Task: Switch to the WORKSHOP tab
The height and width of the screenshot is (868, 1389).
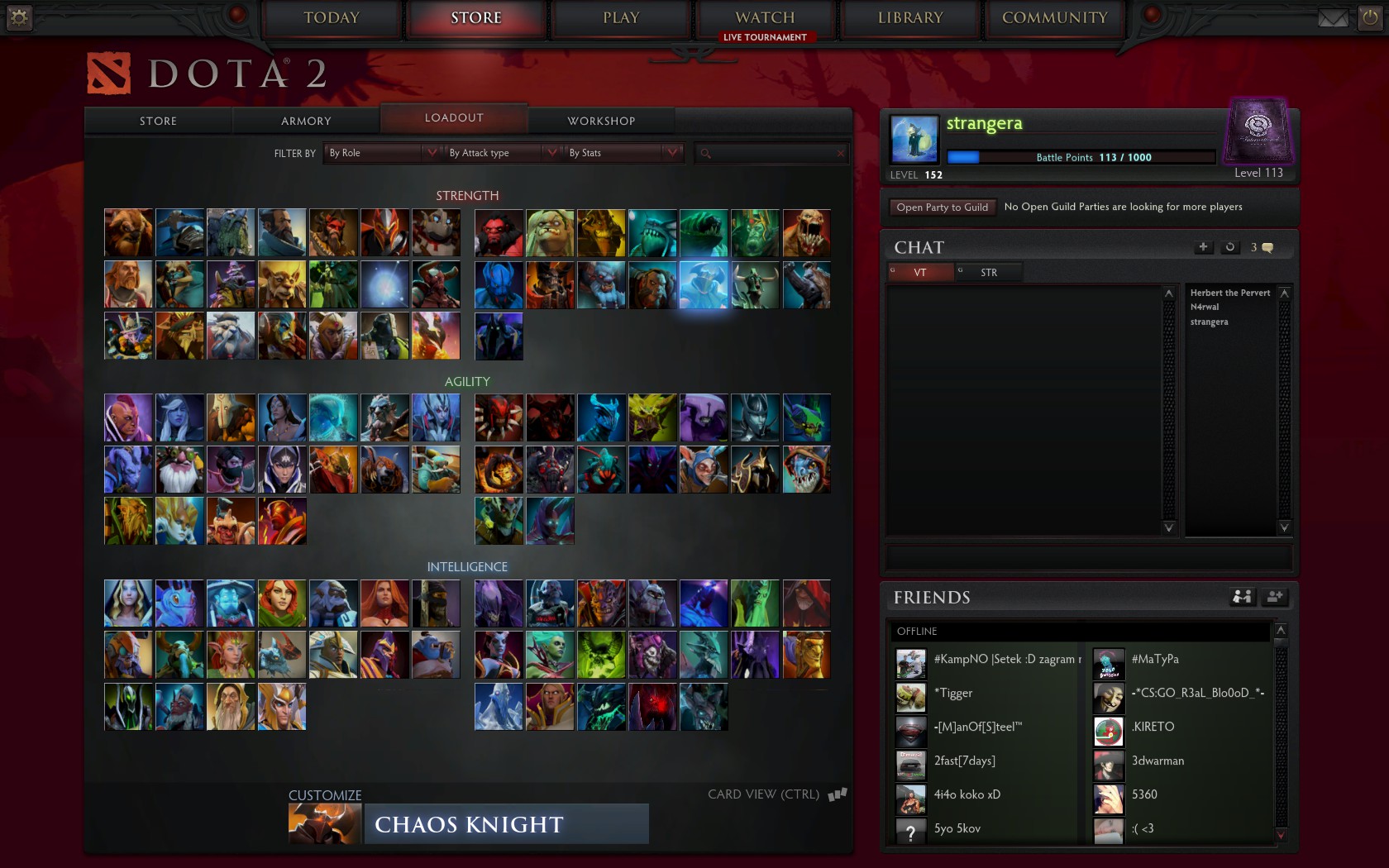Action: 601,121
